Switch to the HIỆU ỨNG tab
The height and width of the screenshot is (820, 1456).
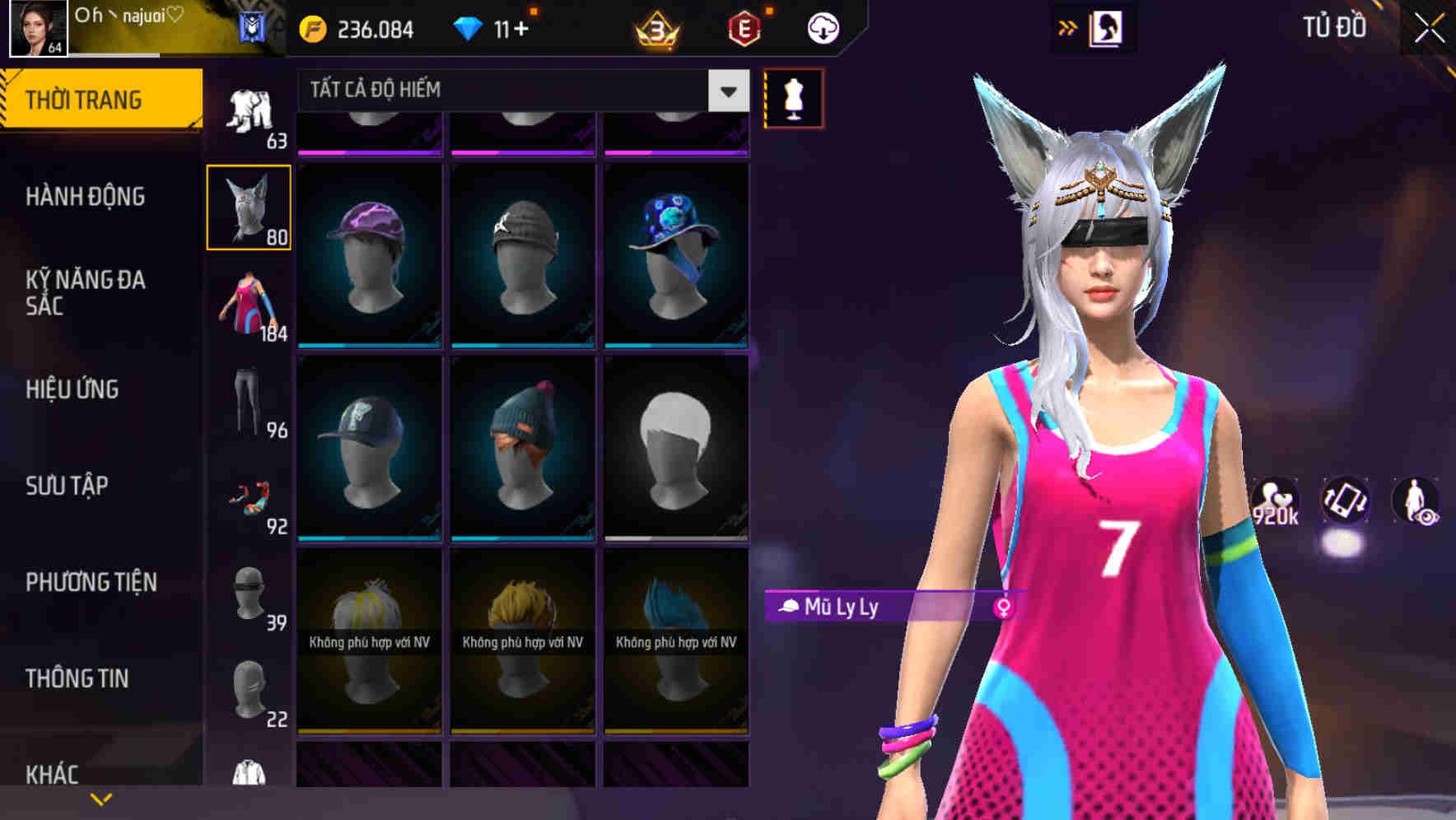click(72, 389)
